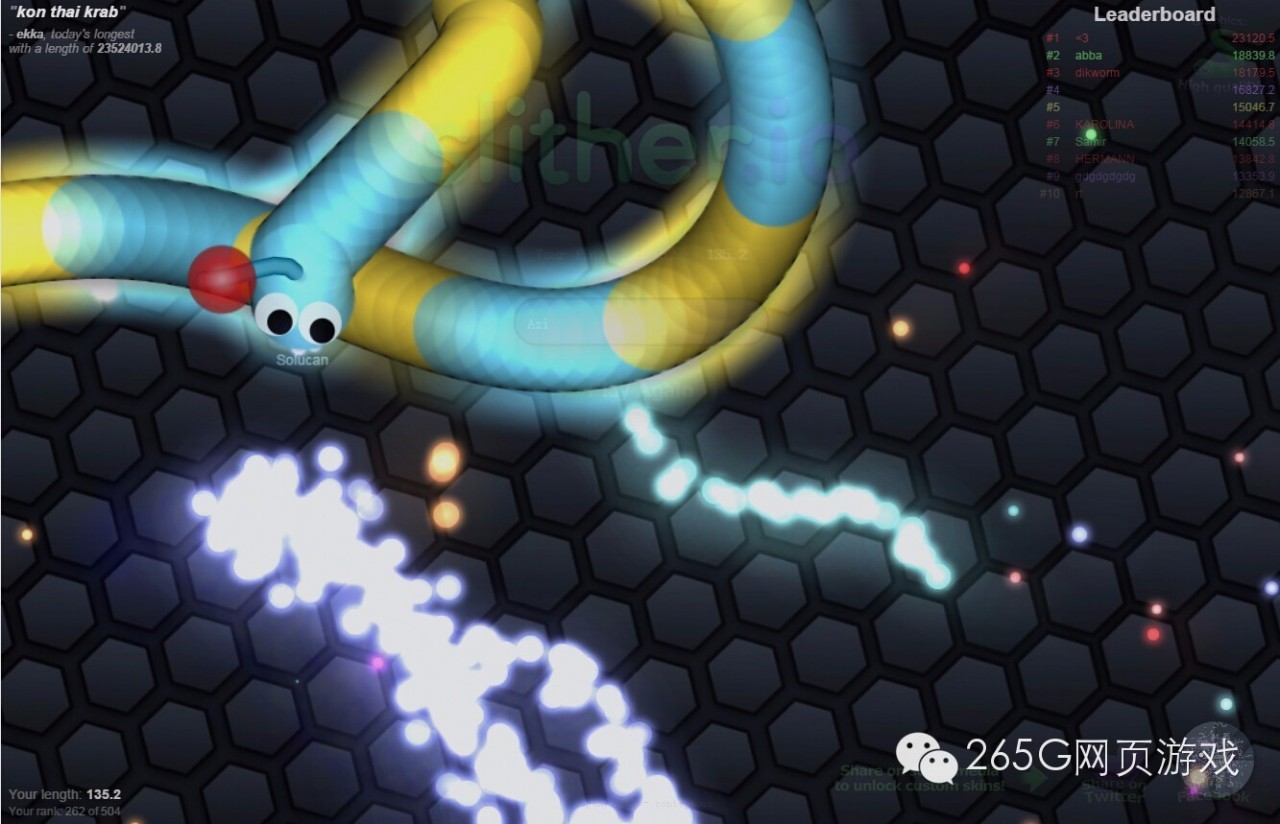Open the Share on Twitter link

point(1114,792)
